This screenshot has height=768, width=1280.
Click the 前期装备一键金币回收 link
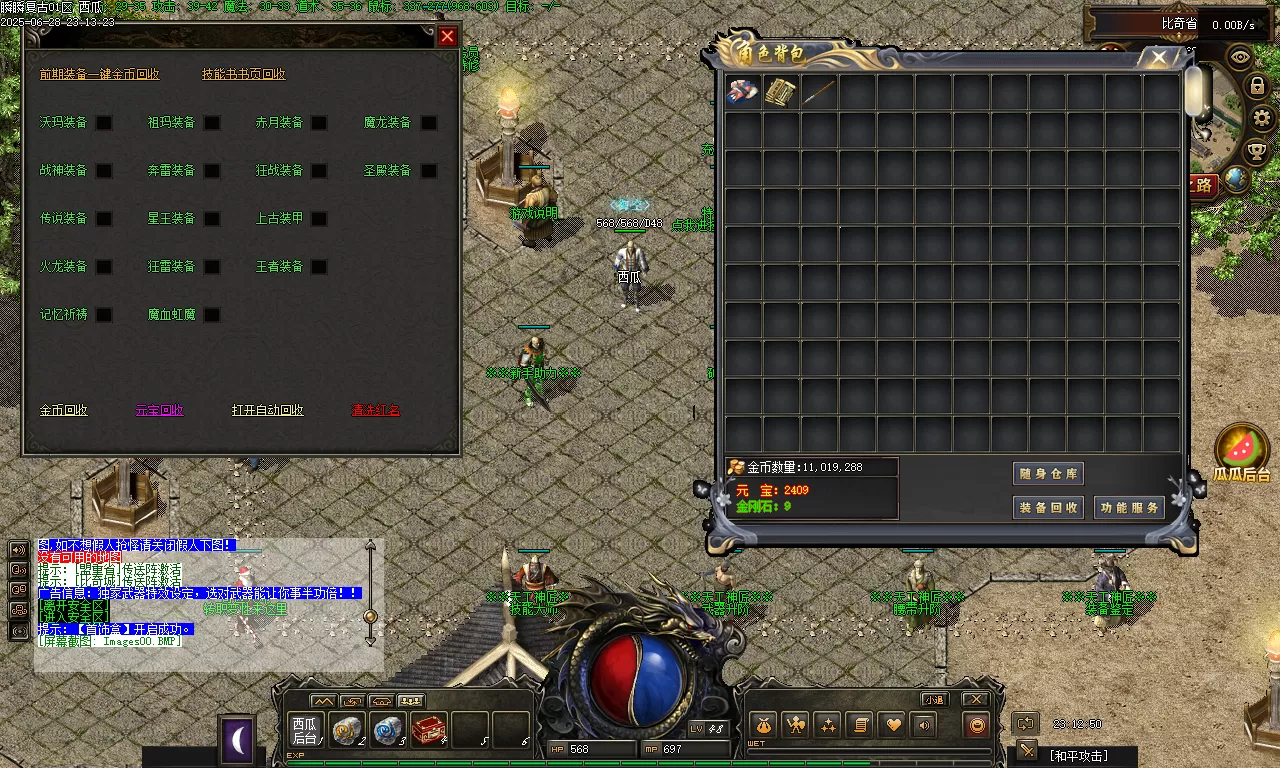click(x=99, y=74)
